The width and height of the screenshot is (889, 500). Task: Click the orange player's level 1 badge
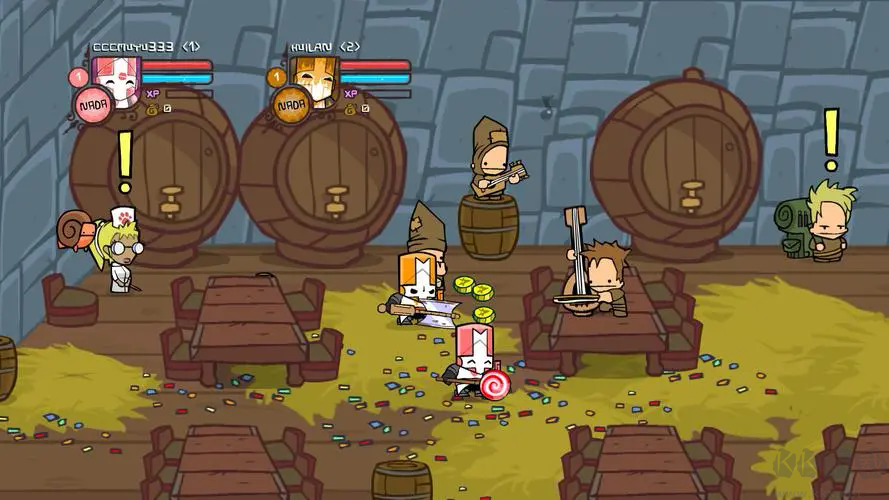pyautogui.click(x=276, y=76)
